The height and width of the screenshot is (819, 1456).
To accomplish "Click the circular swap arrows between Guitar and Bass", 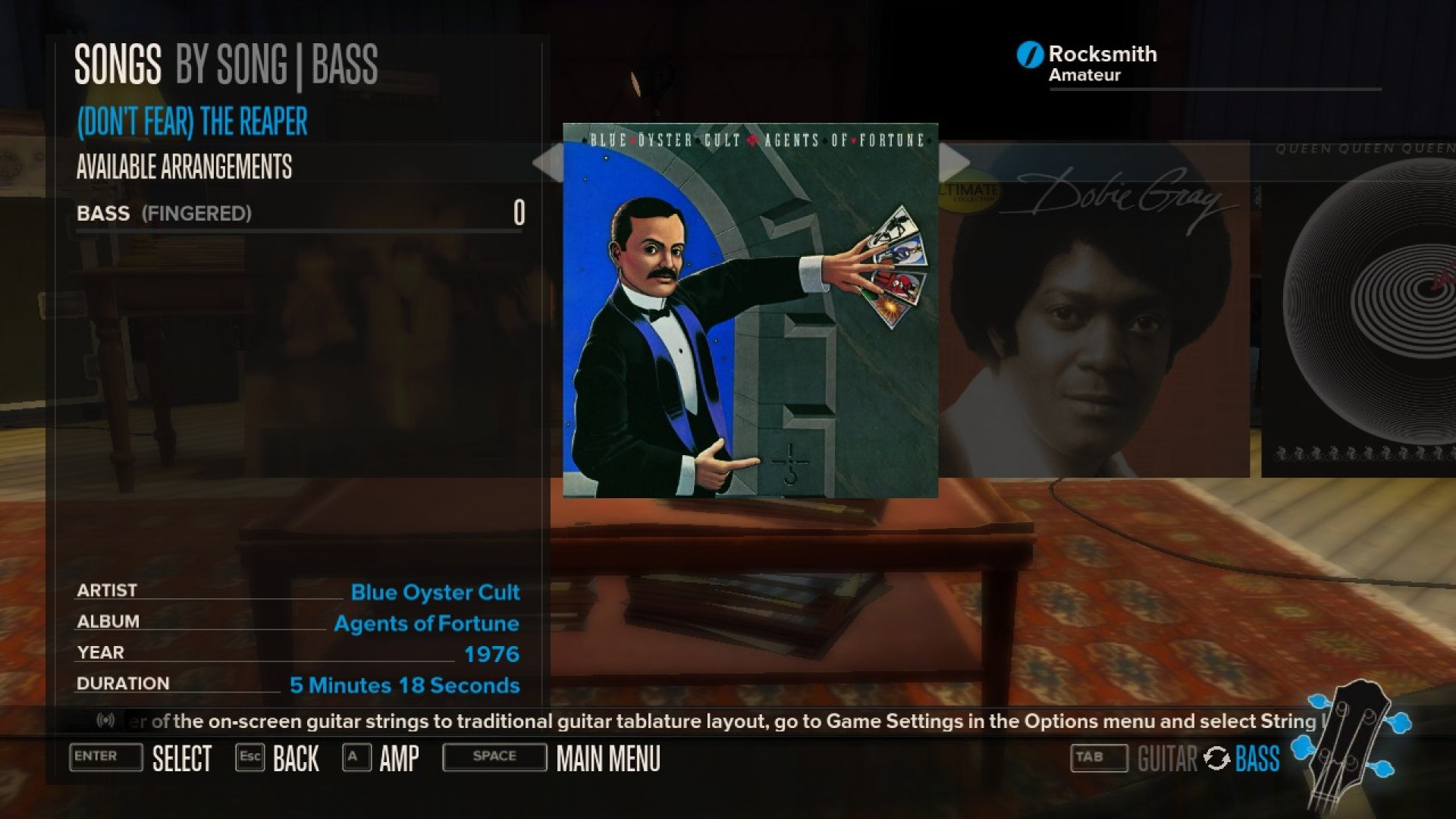I will point(1216,758).
